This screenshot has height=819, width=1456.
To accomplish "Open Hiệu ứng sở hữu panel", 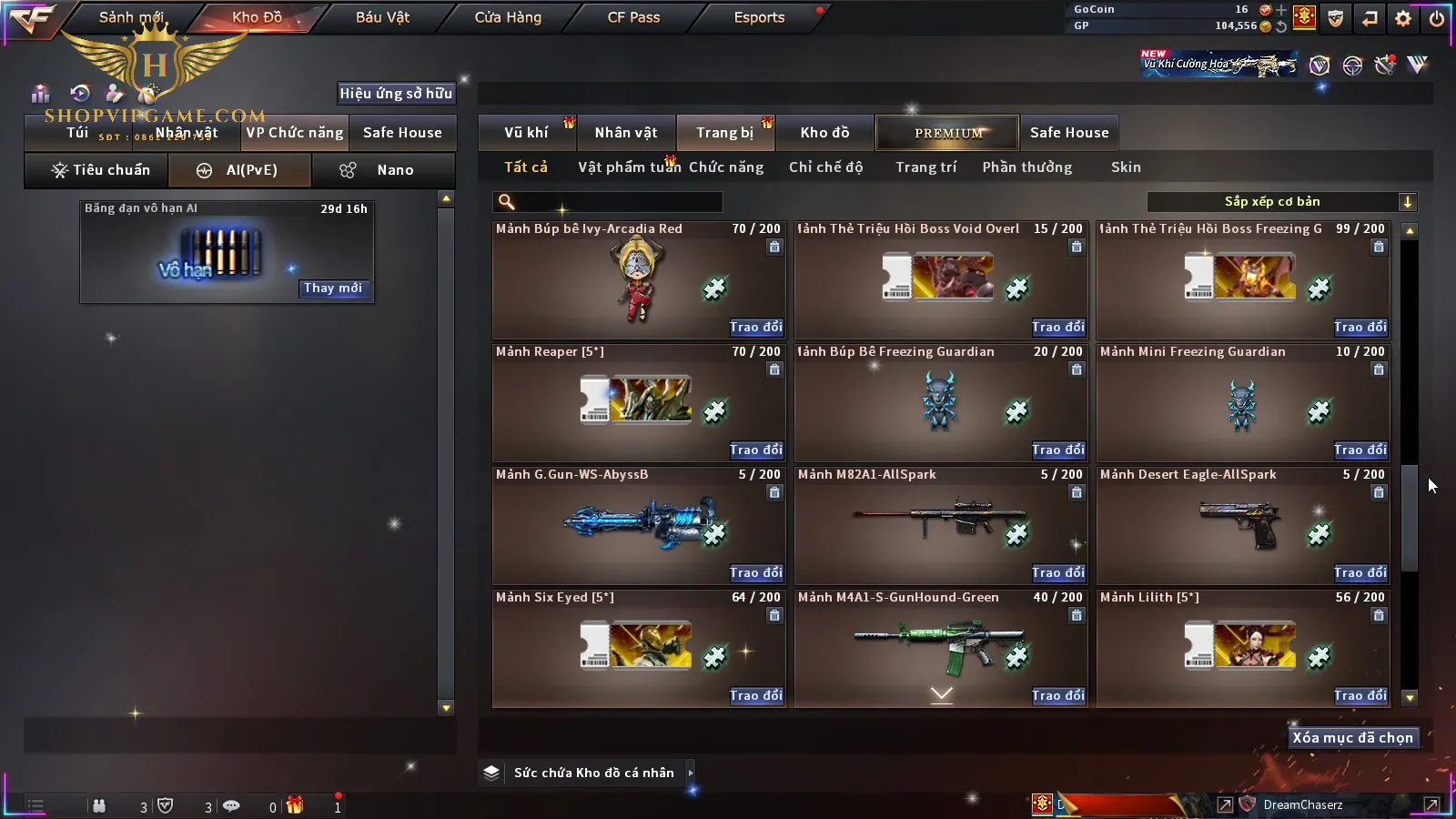I will [x=396, y=94].
